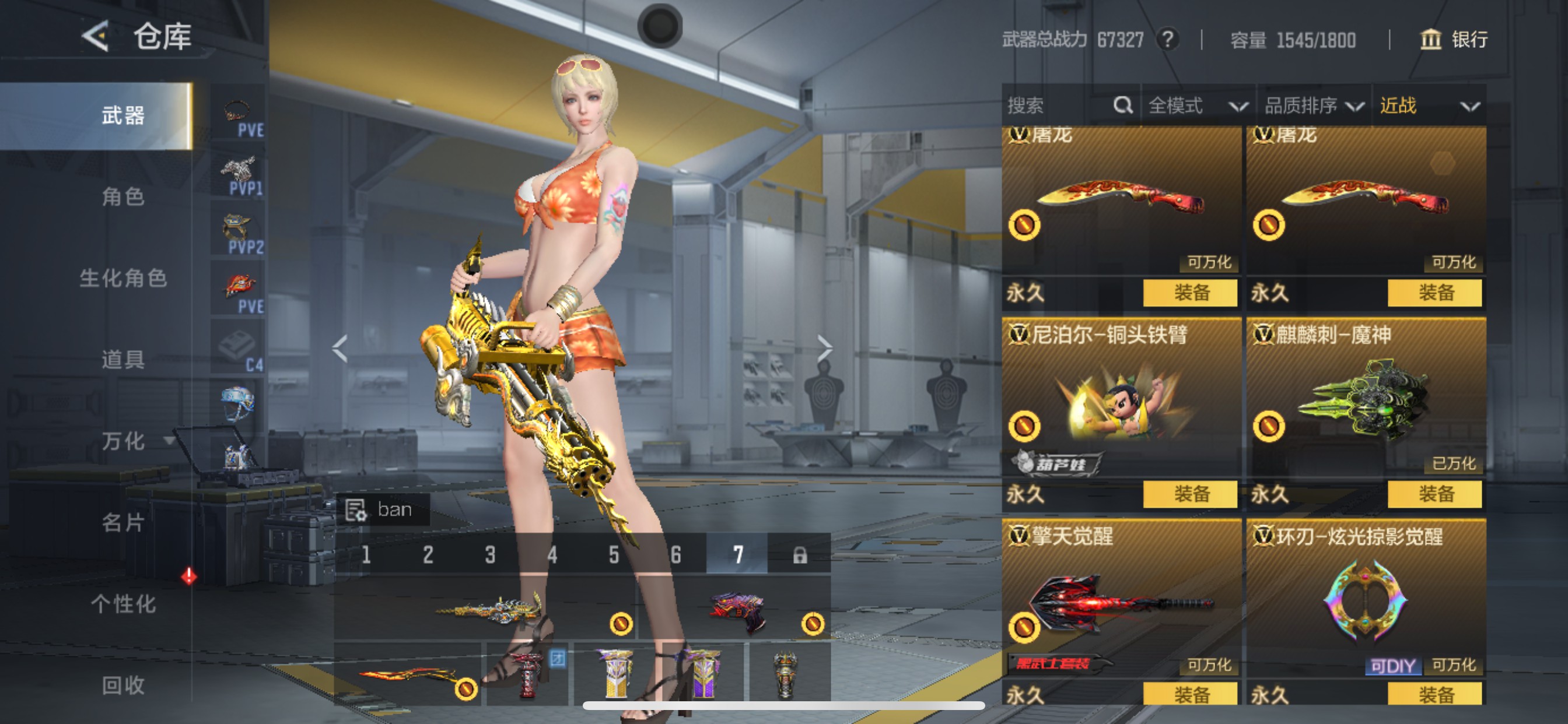1568x724 pixels.
Task: Open the 名片 category
Action: coord(123,523)
